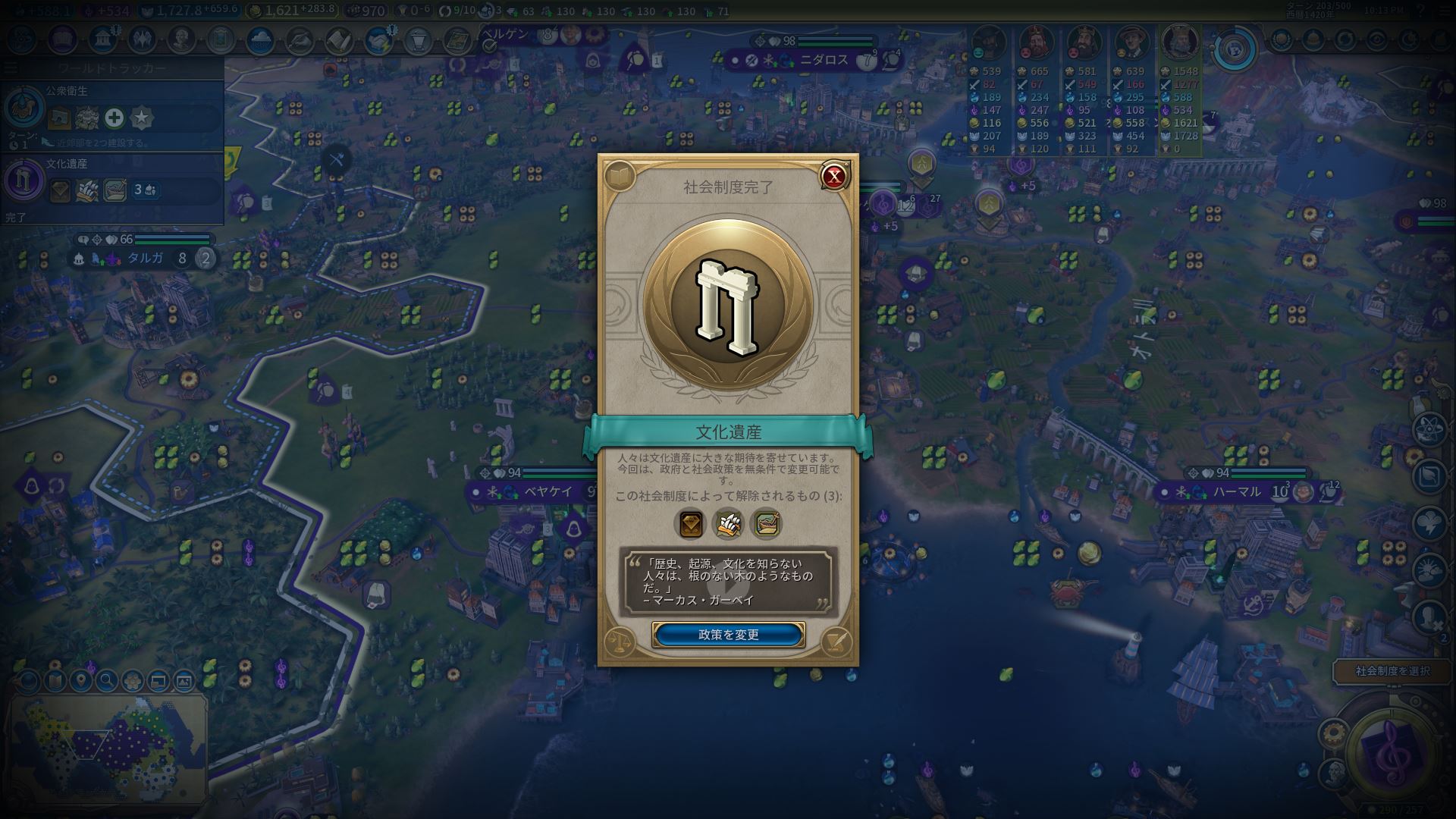The height and width of the screenshot is (819, 1456).
Task: Open the quill icon at popup corner
Action: pyautogui.click(x=836, y=643)
